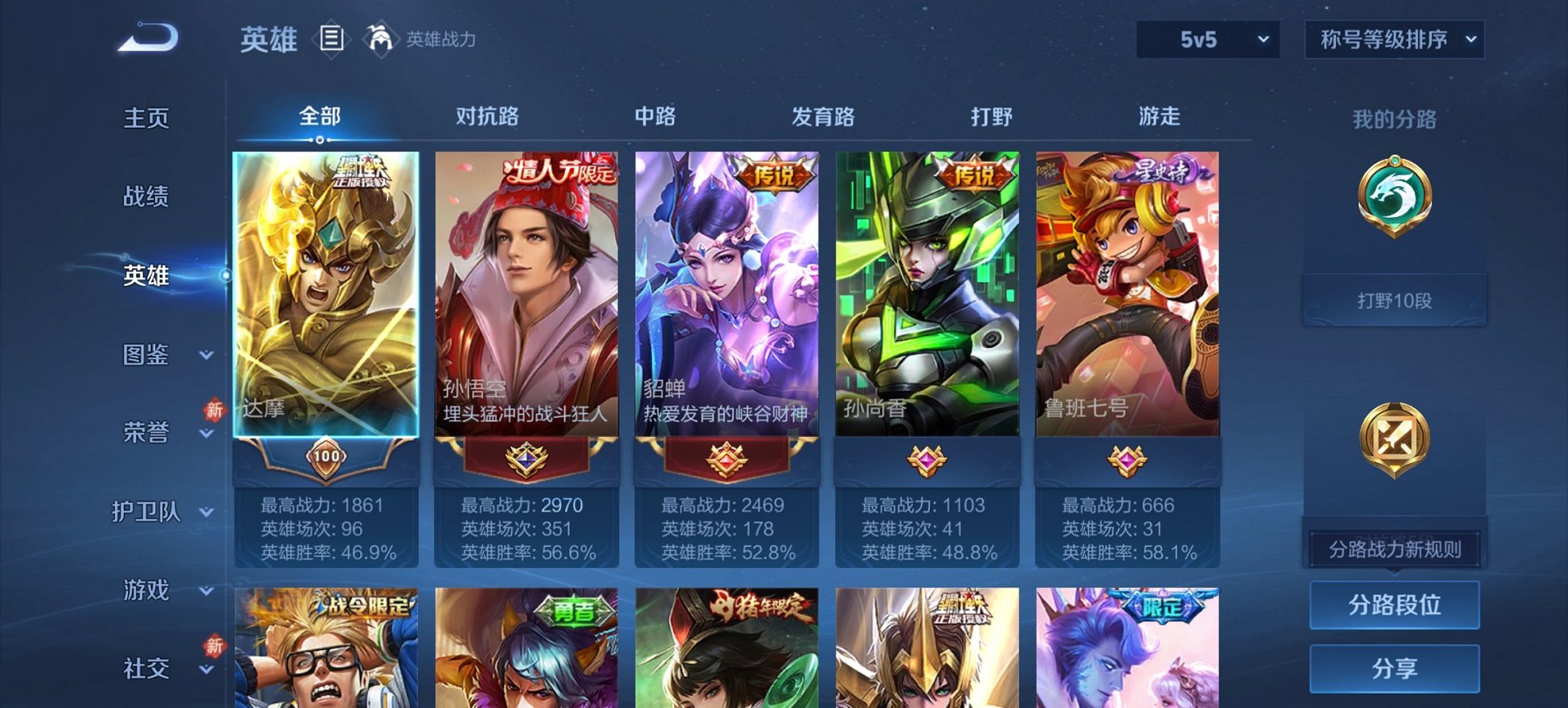Open 分路战力新规则 rules link
The image size is (1568, 708).
click(x=1394, y=549)
